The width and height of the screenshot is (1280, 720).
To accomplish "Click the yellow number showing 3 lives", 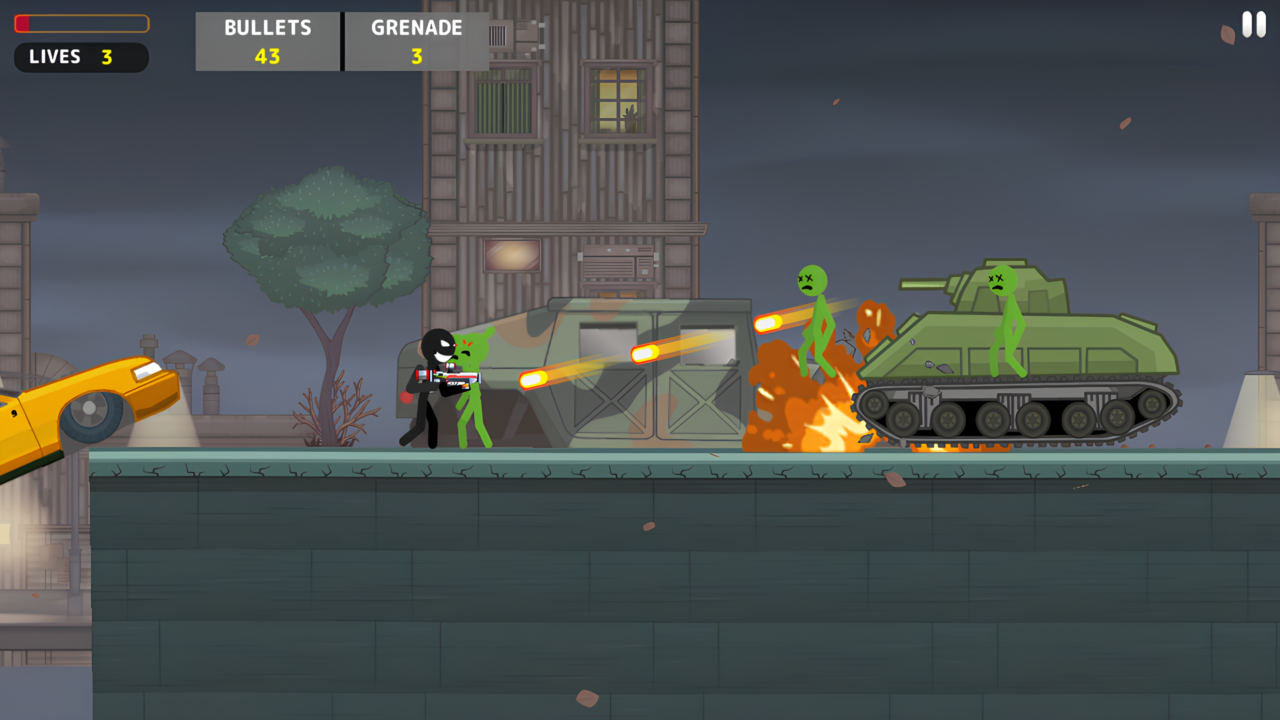I will coord(110,57).
